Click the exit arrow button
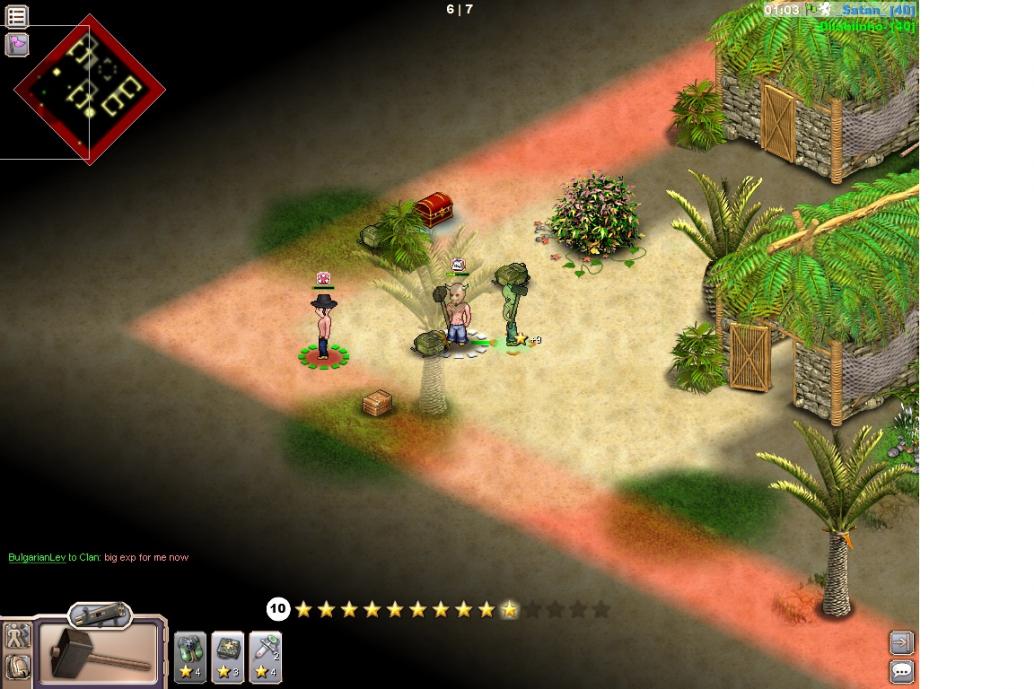Screen dimensions: 1034x689 (x=901, y=642)
